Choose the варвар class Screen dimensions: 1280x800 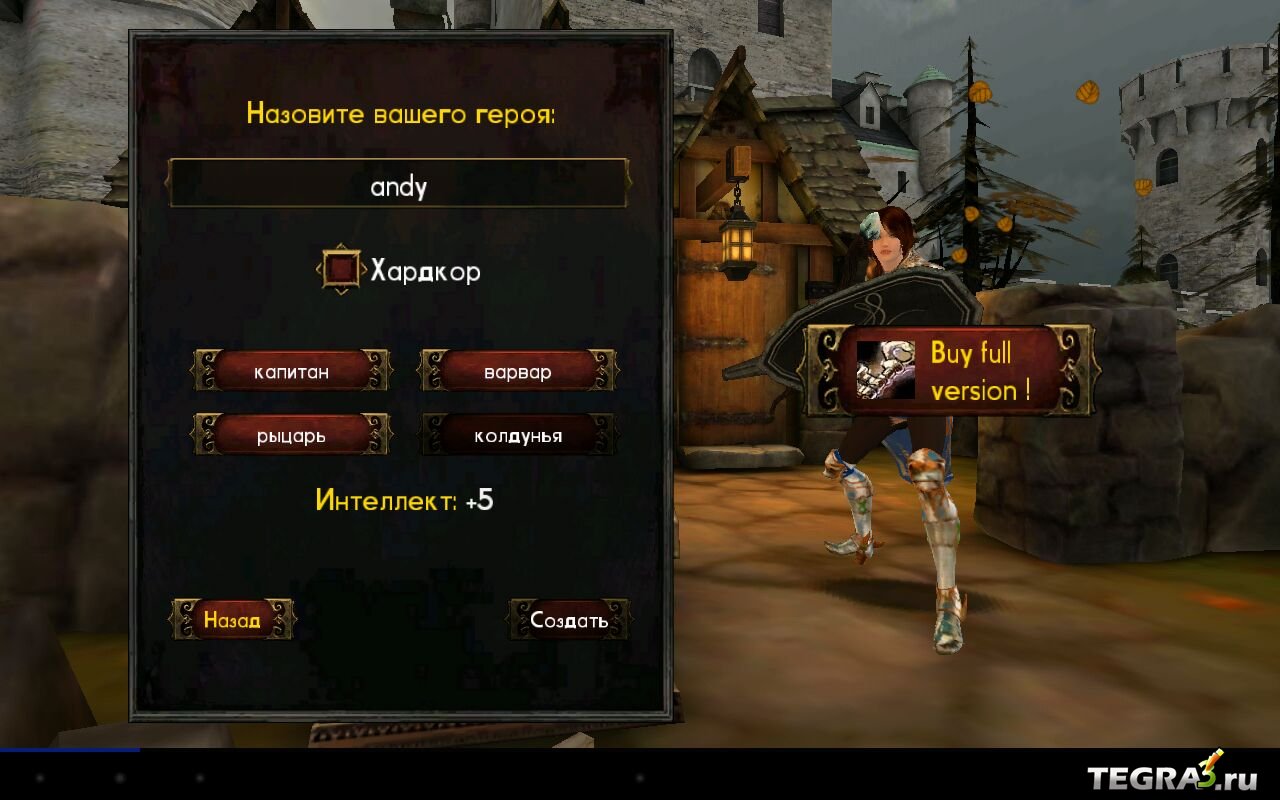click(518, 372)
